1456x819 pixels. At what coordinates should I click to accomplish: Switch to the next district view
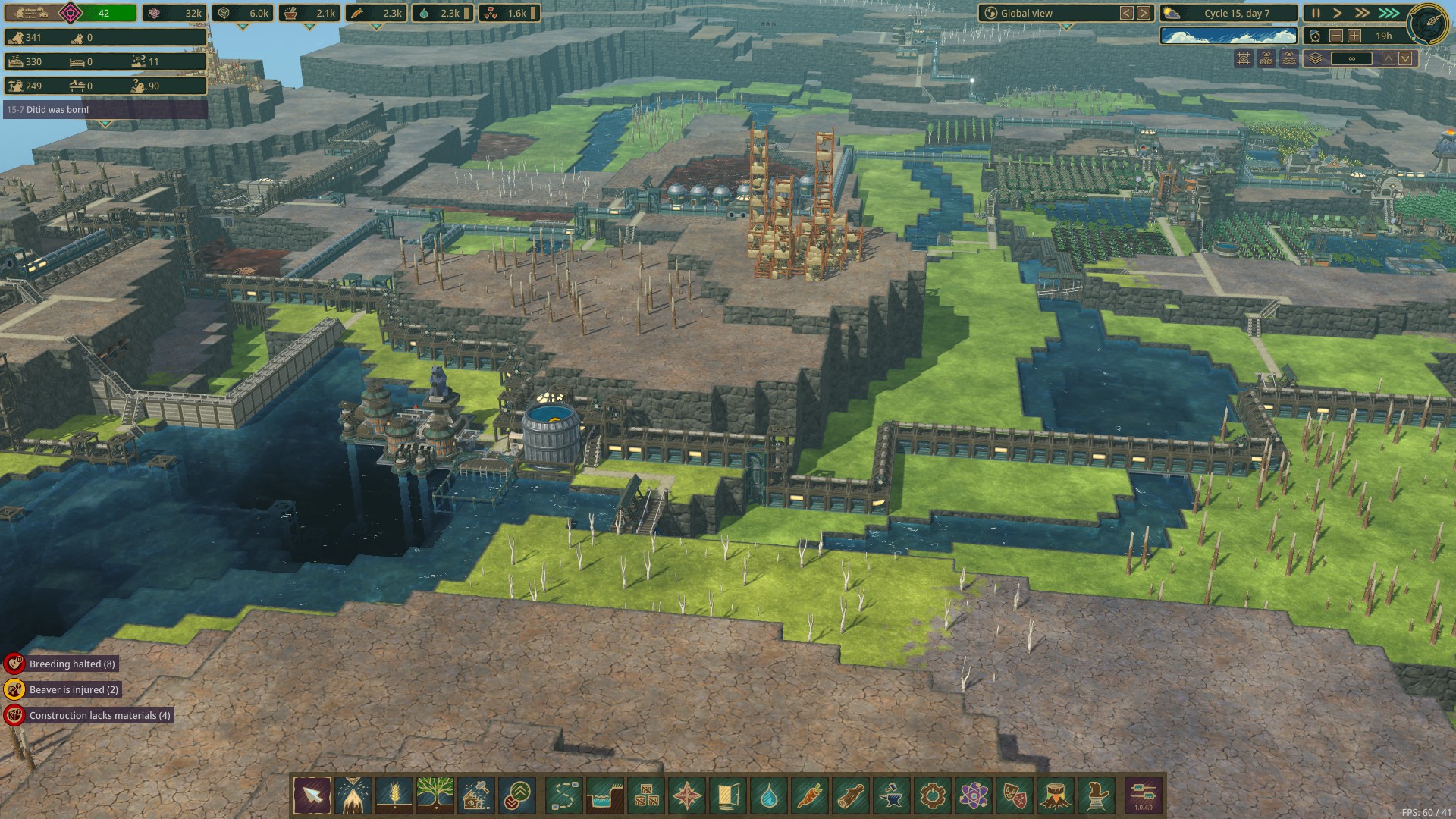(1144, 13)
